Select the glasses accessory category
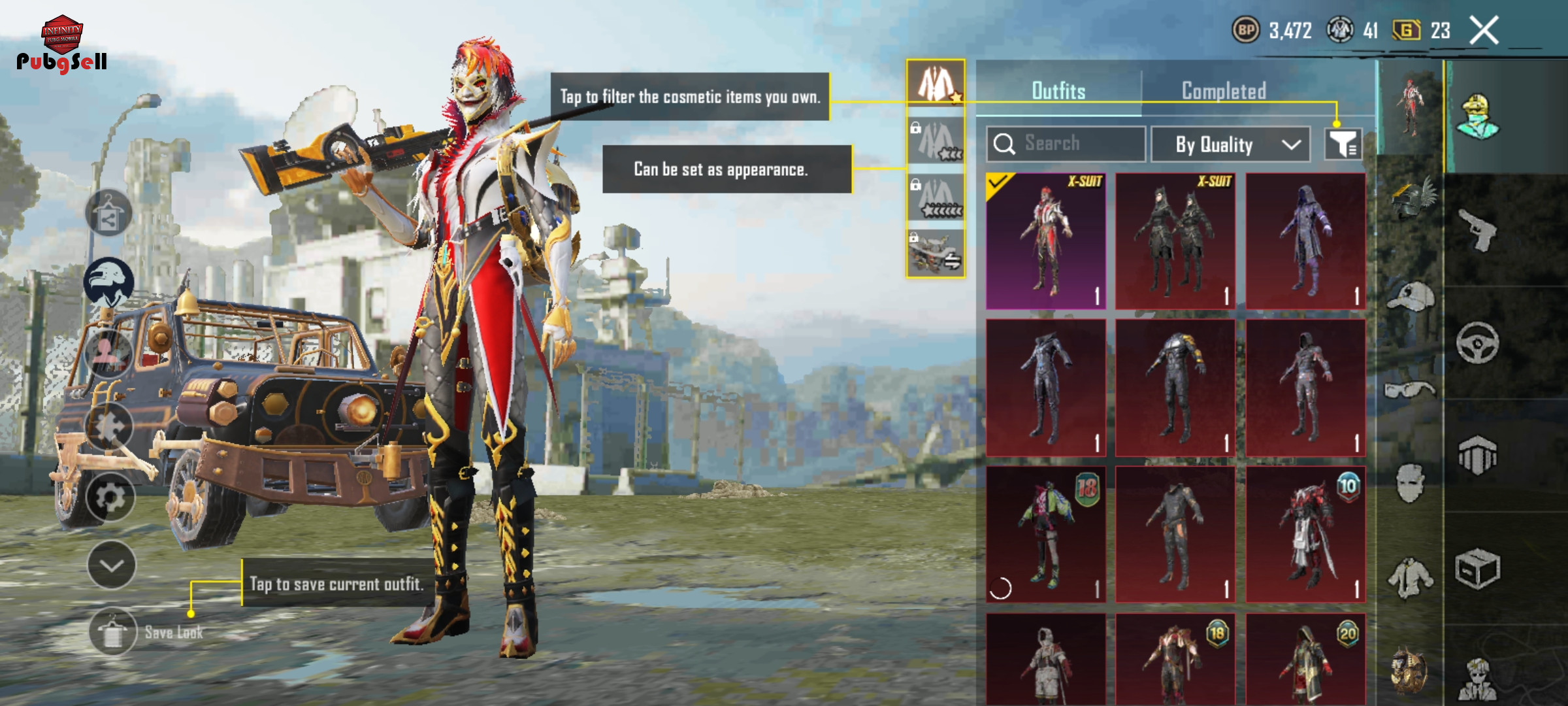Image resolution: width=1568 pixels, height=706 pixels. coord(1410,390)
